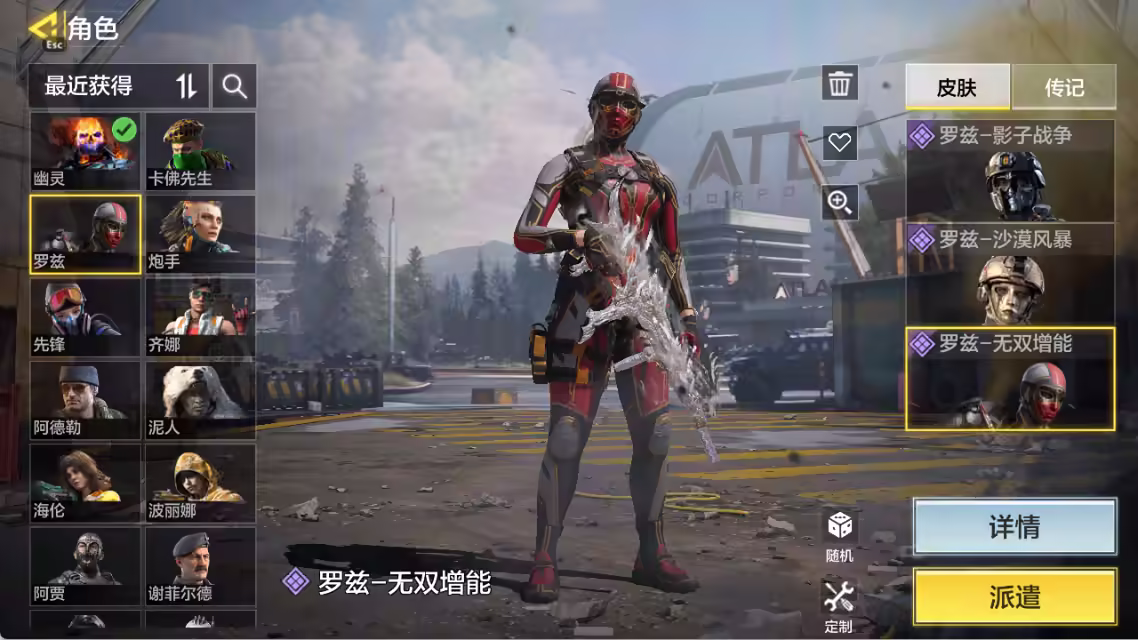Pick the 泥人 character tile
1138x640 pixels.
(200, 400)
